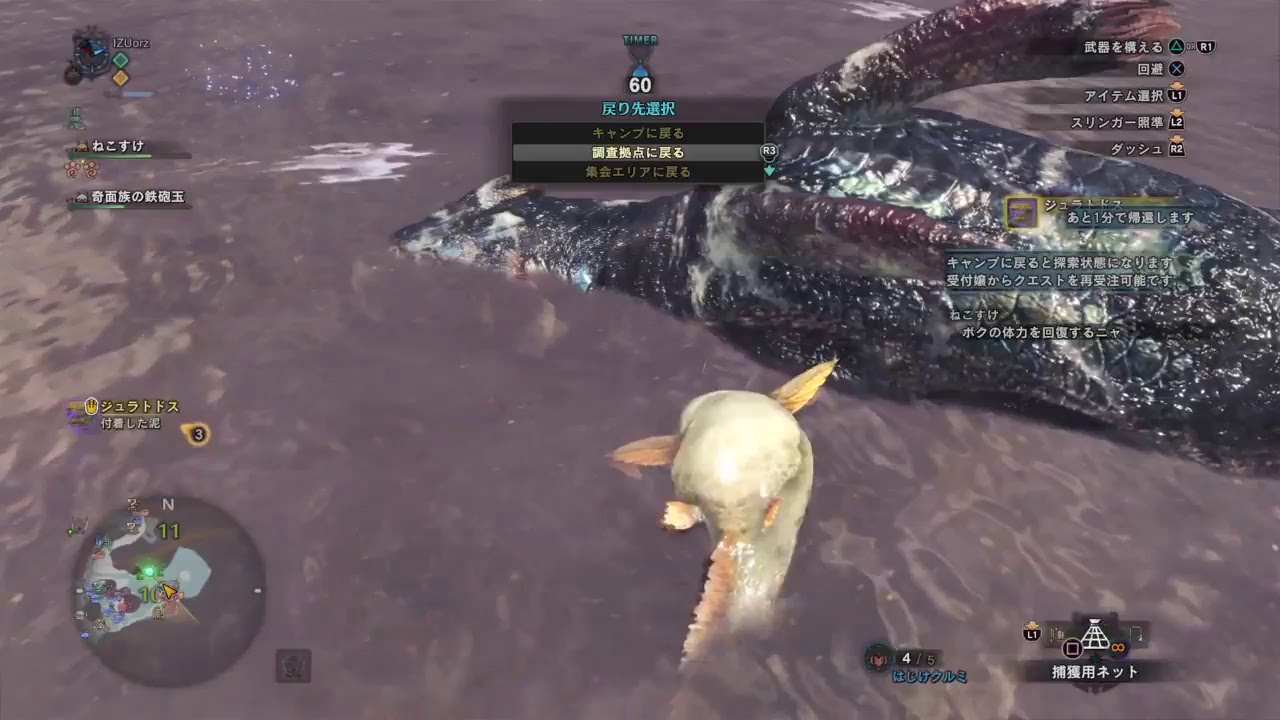Viewport: 1280px width, 720px height.
Task: Open the circular minimap
Action: [x=168, y=592]
